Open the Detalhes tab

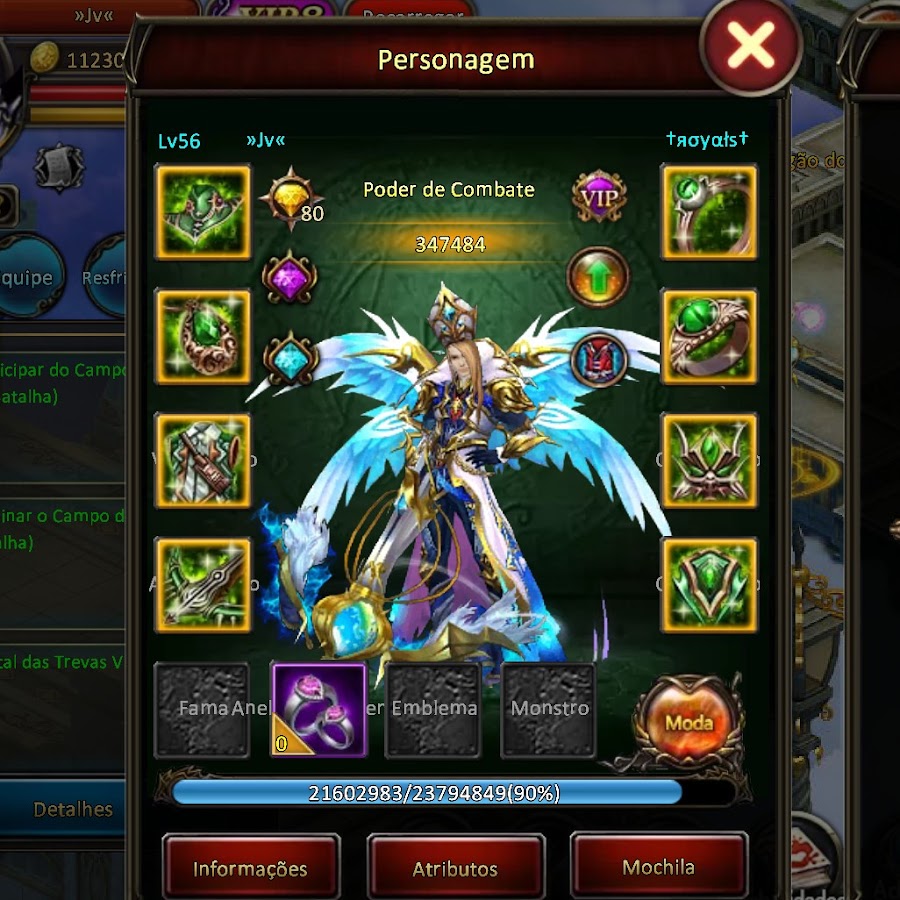[73, 809]
